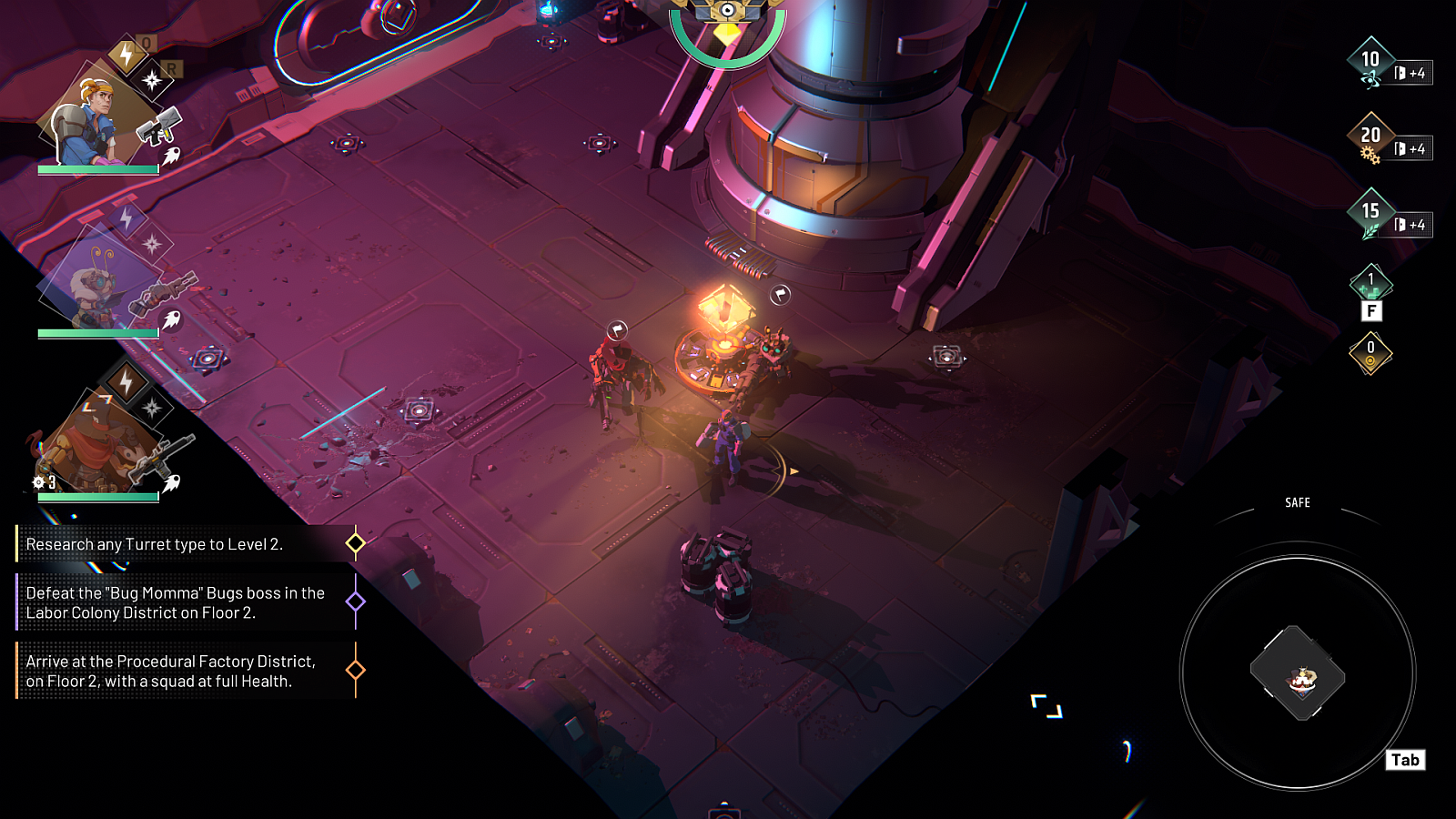Select the SAFE status label above the minimap
The image size is (1456, 819).
(x=1297, y=502)
